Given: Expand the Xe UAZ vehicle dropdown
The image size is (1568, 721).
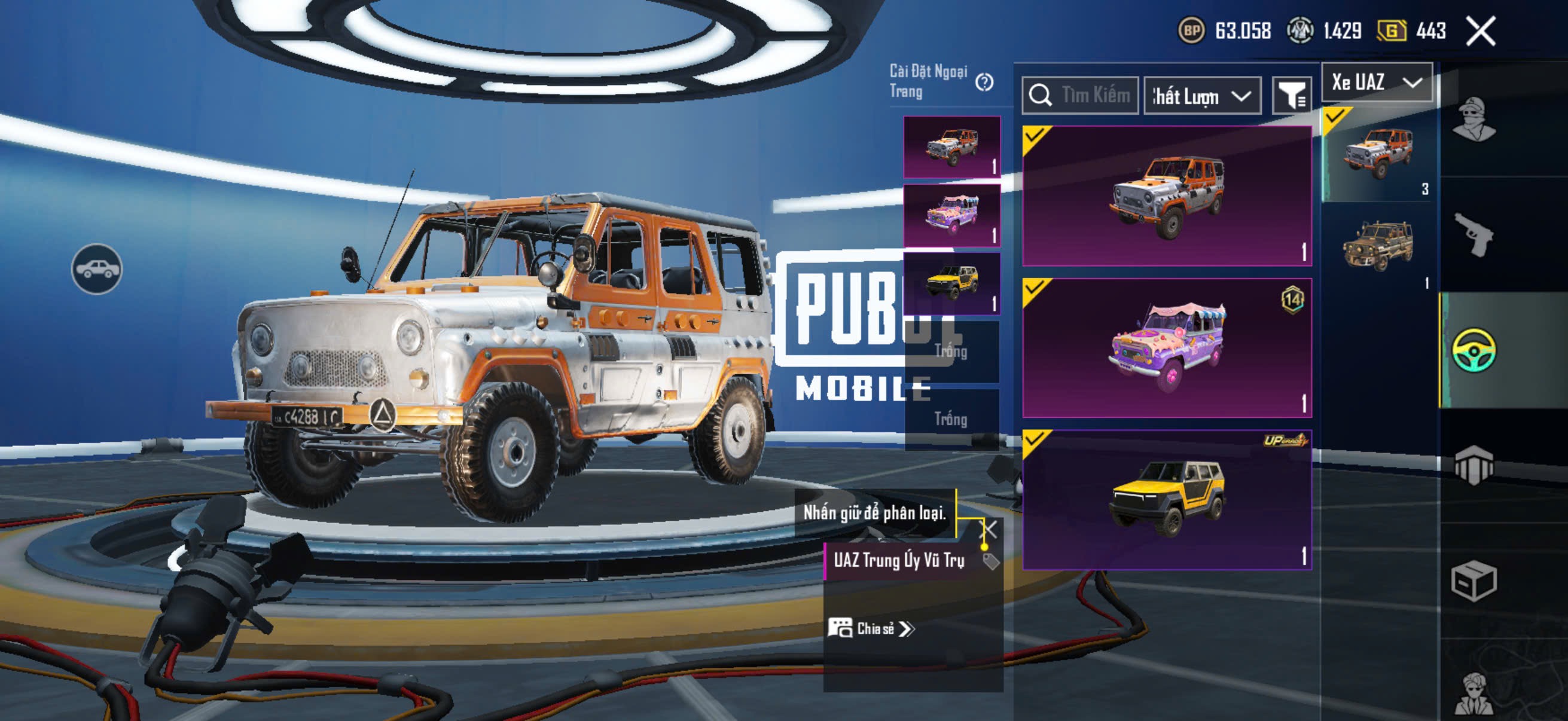Looking at the screenshot, I should point(1376,82).
